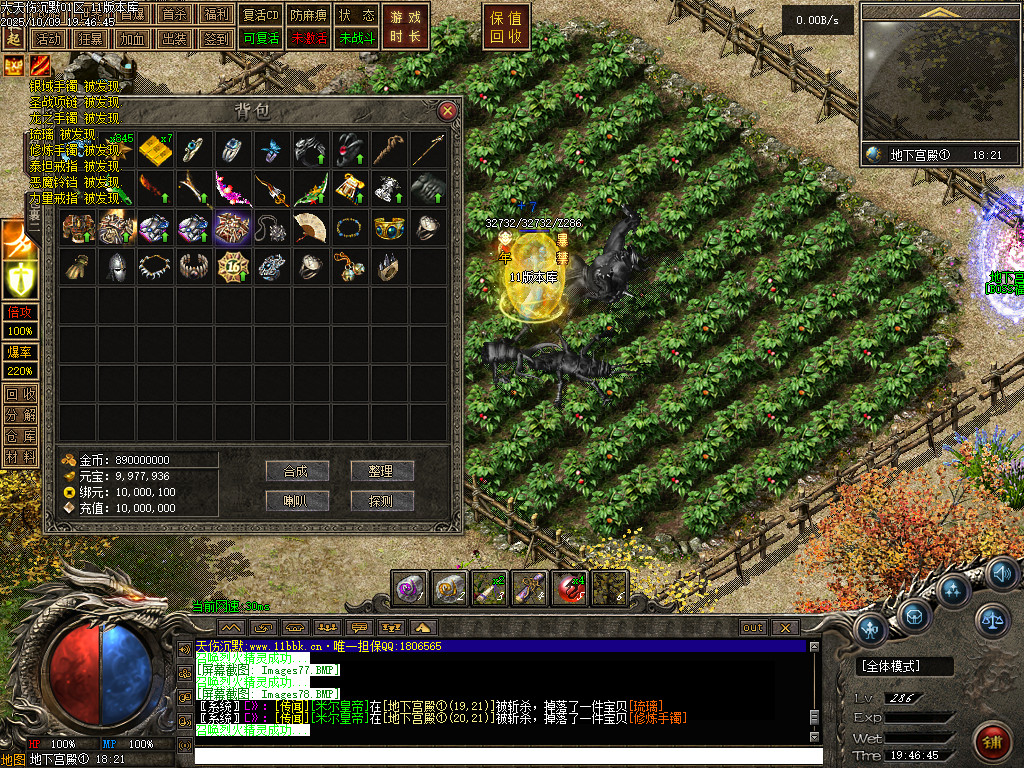The width and height of the screenshot is (1024, 768).
Task: Close the 背包 backpack window
Action: [447, 110]
